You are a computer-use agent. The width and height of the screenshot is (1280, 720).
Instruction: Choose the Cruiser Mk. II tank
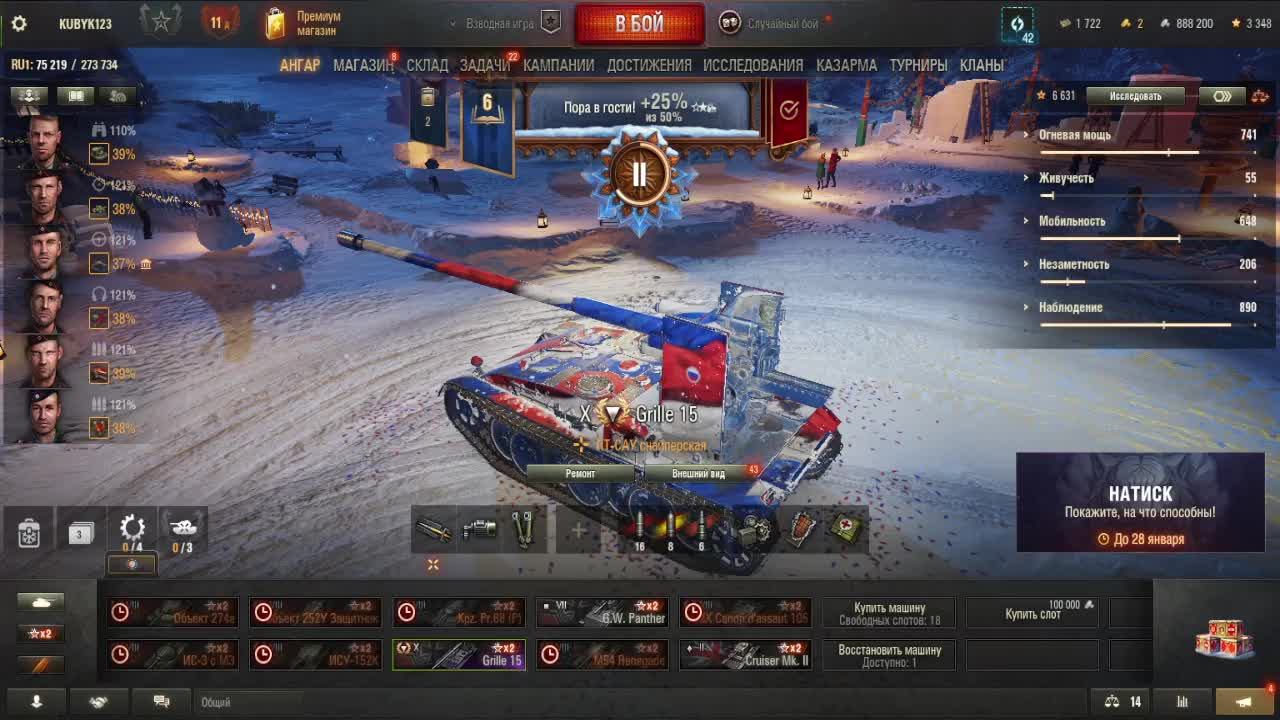coord(745,655)
